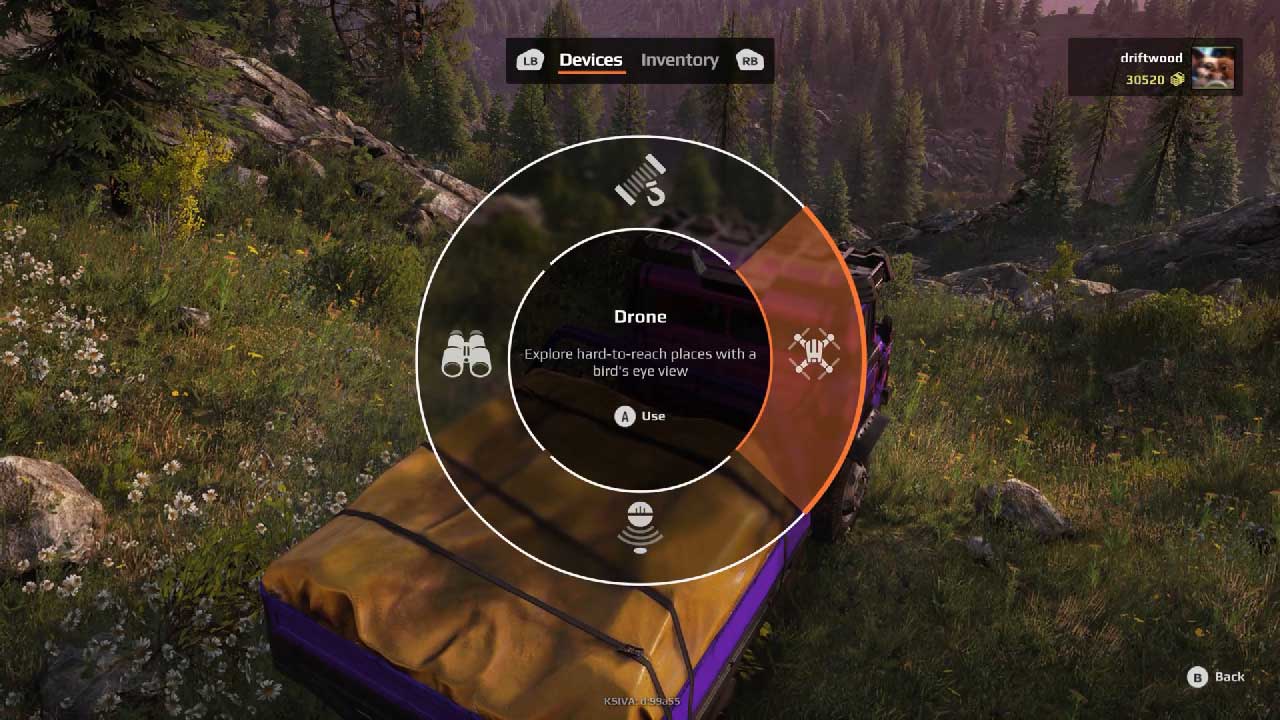1280x720 pixels.
Task: Pick the scanner beacon device
Action: pos(640,527)
